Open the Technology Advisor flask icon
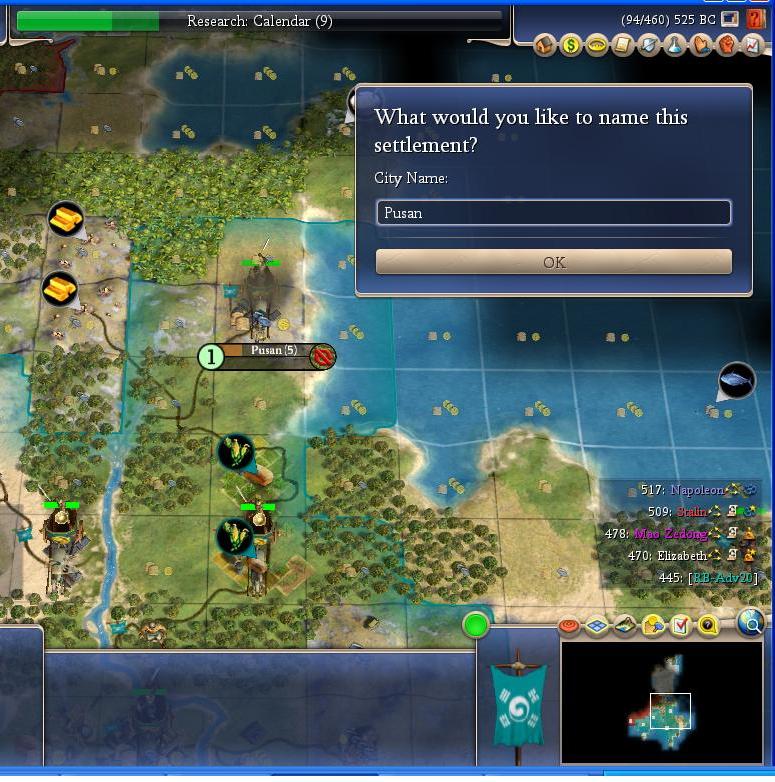Viewport: 775px width, 782px height. pyautogui.click(x=675, y=45)
